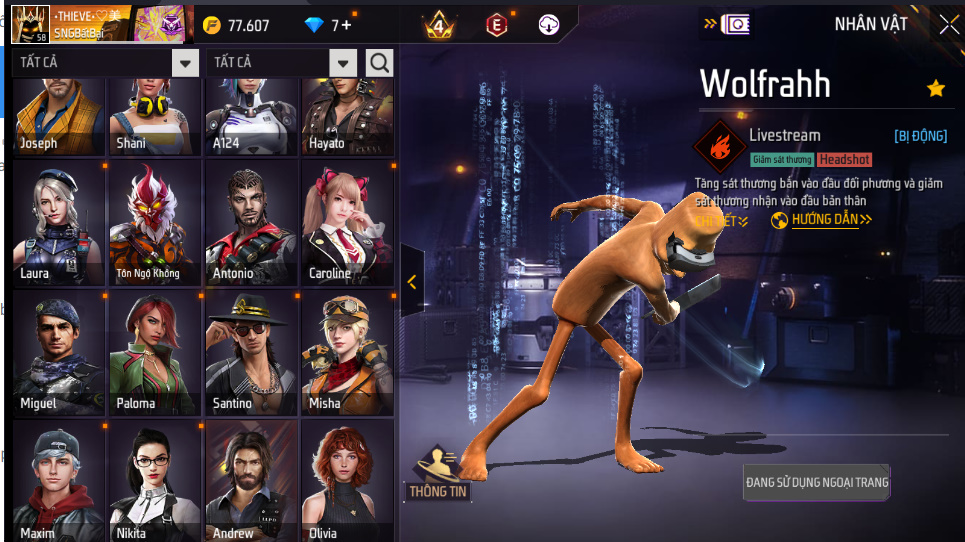
Task: Toggle the favorite star next to Wolfrahh
Action: (936, 89)
